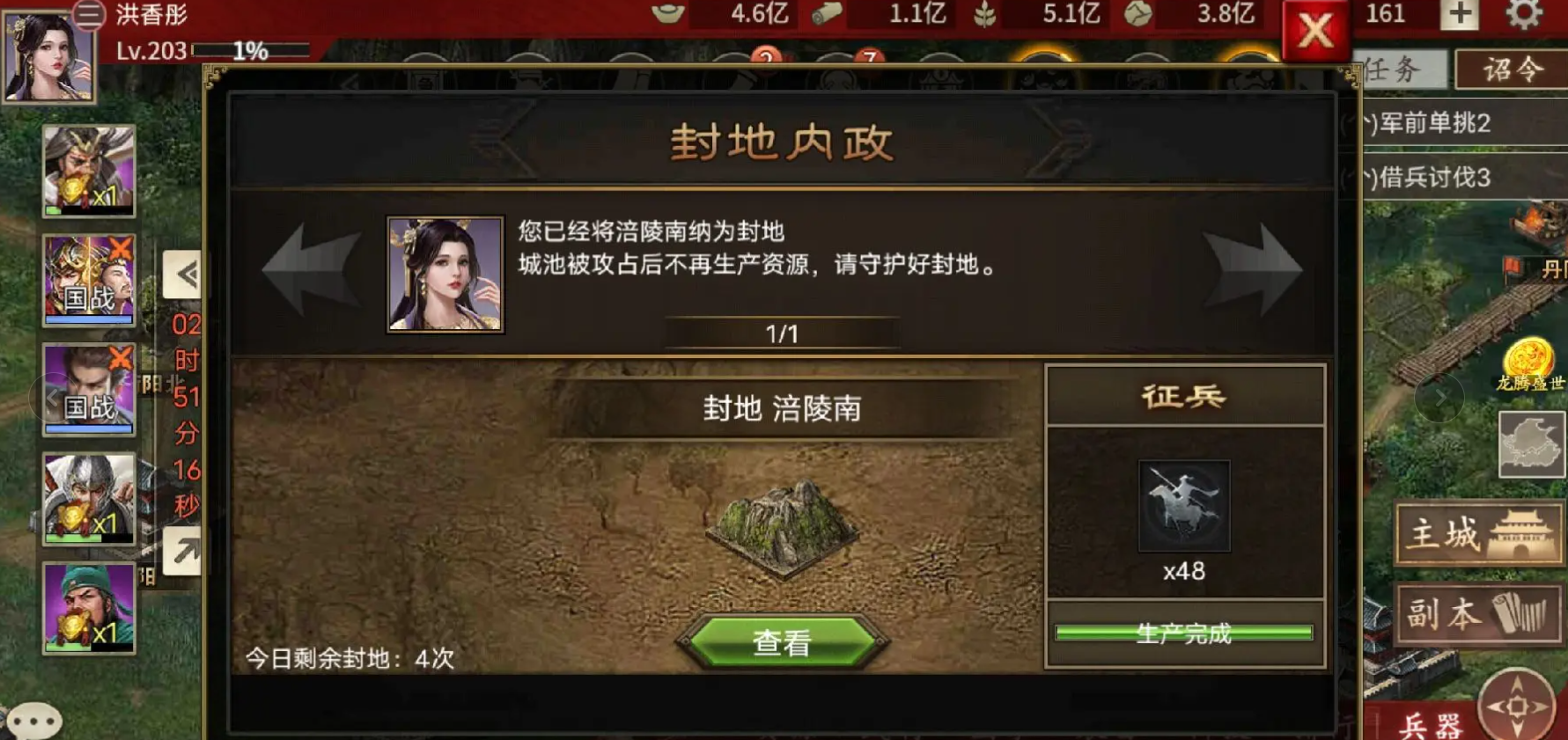This screenshot has height=740, width=1568.
Task: Inspect the stone resource icon
Action: click(x=1134, y=15)
